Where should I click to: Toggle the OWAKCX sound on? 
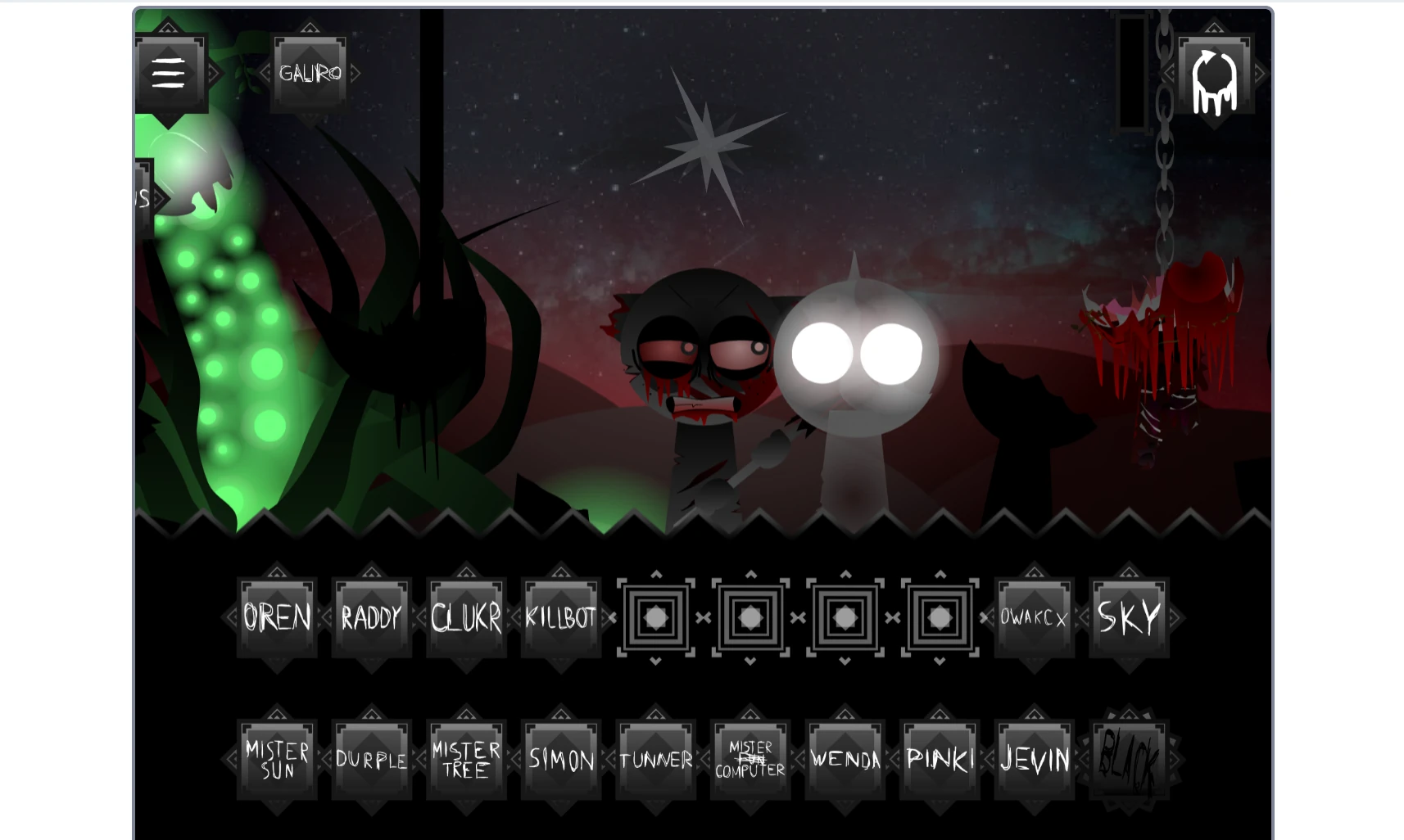click(1034, 618)
